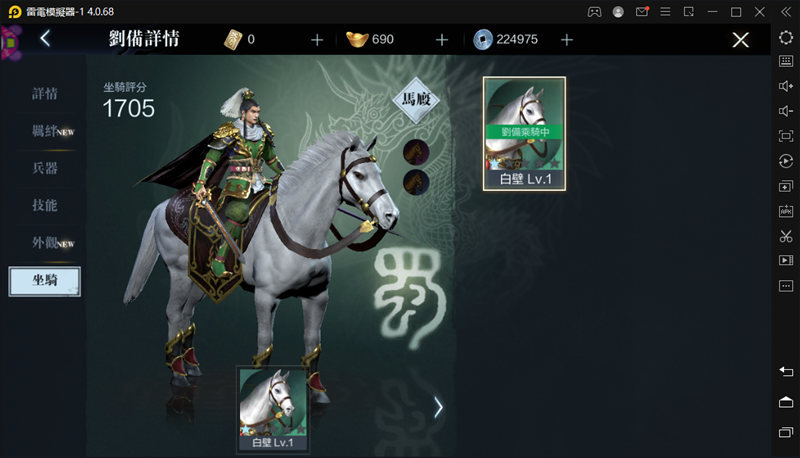Viewport: 800px width, 458px height.
Task: Add more silver coins
Action: [567, 40]
